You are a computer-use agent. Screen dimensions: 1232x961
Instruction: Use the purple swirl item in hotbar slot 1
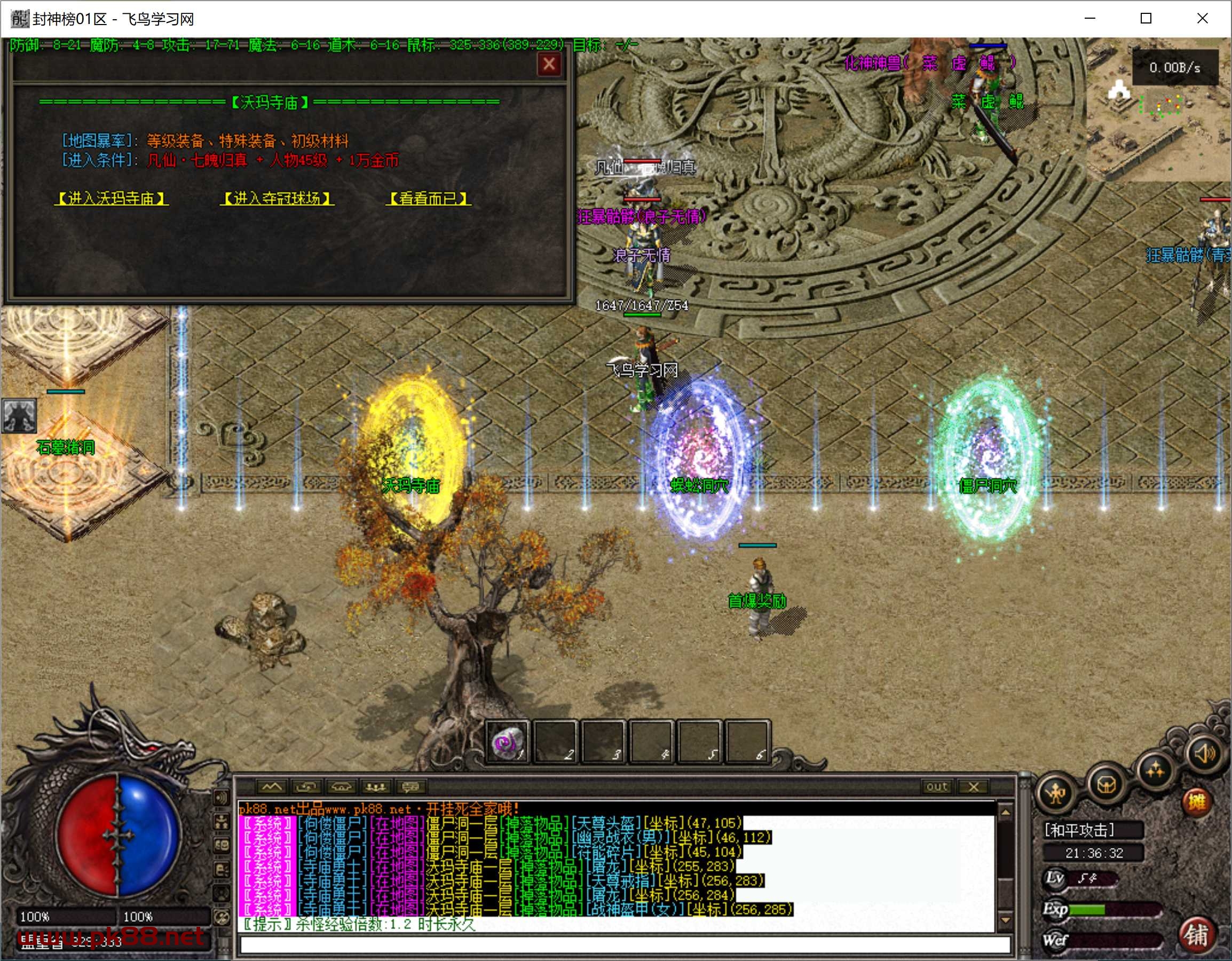click(x=506, y=741)
